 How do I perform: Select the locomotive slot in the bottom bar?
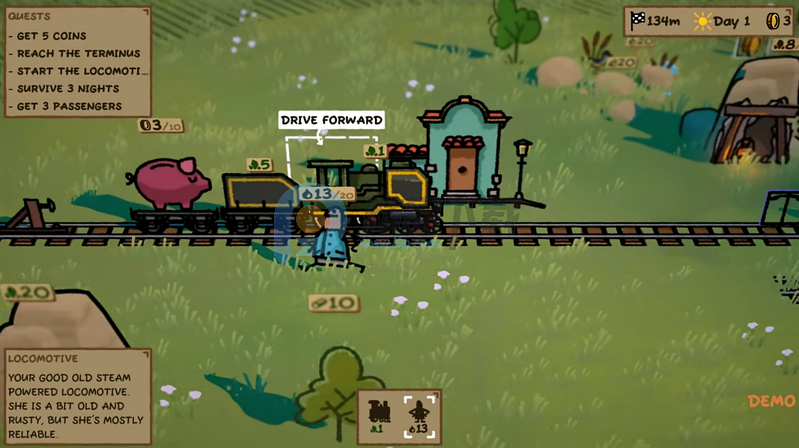coord(380,415)
